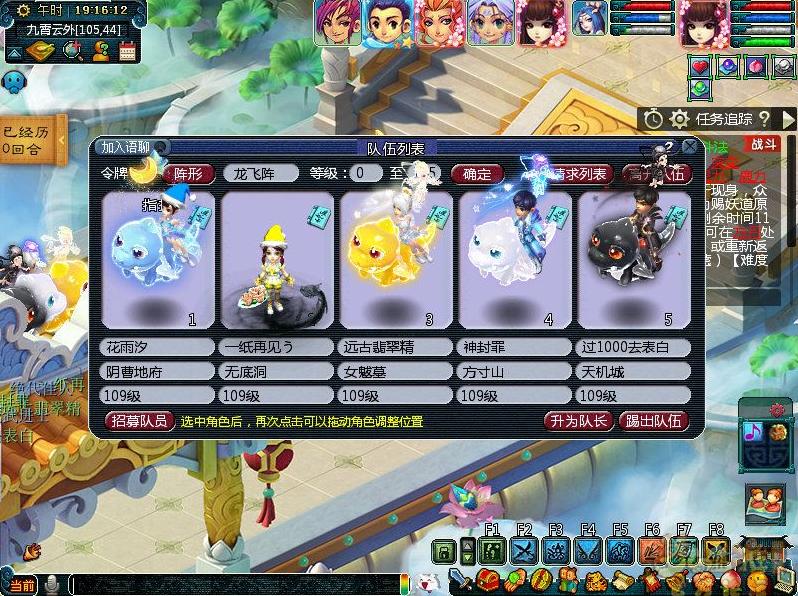The height and width of the screenshot is (596, 798).
Task: Click the 当前 chat channel button
Action: pyautogui.click(x=21, y=585)
